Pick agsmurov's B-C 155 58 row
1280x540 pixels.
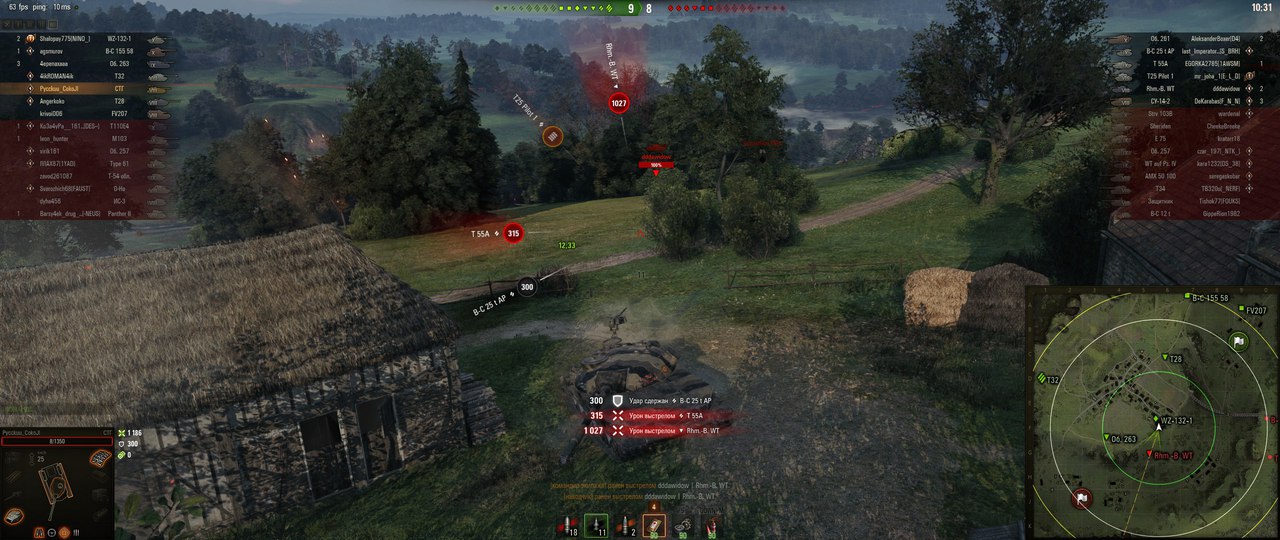[90, 50]
